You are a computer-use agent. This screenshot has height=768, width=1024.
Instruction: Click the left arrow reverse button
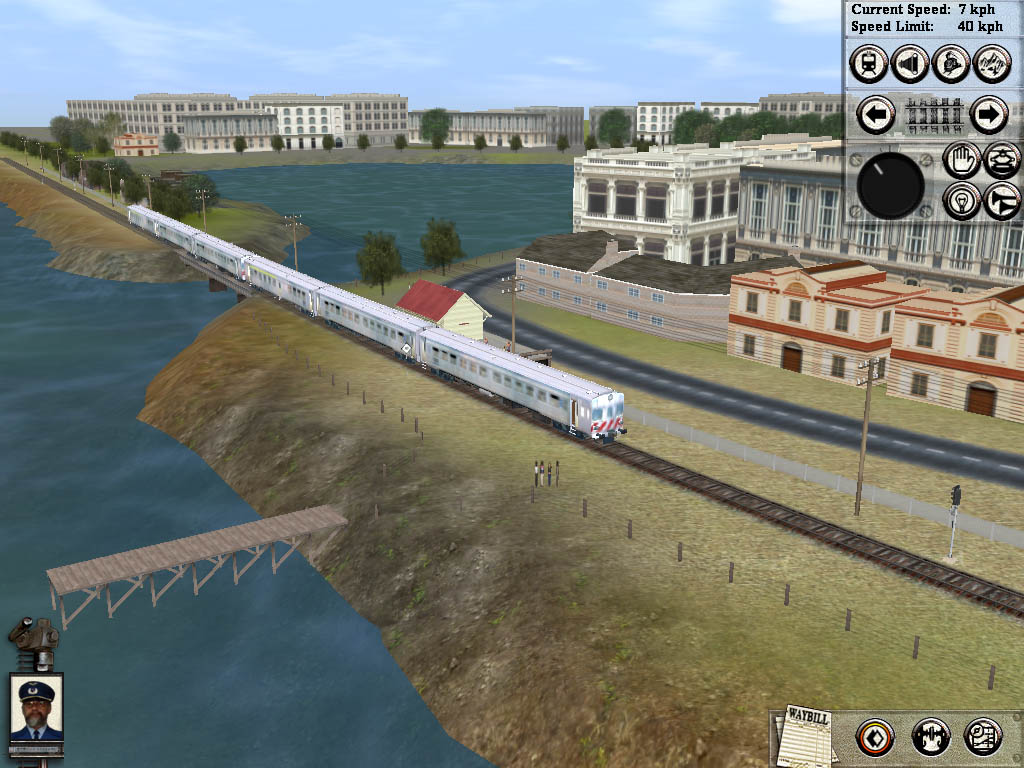[x=876, y=115]
